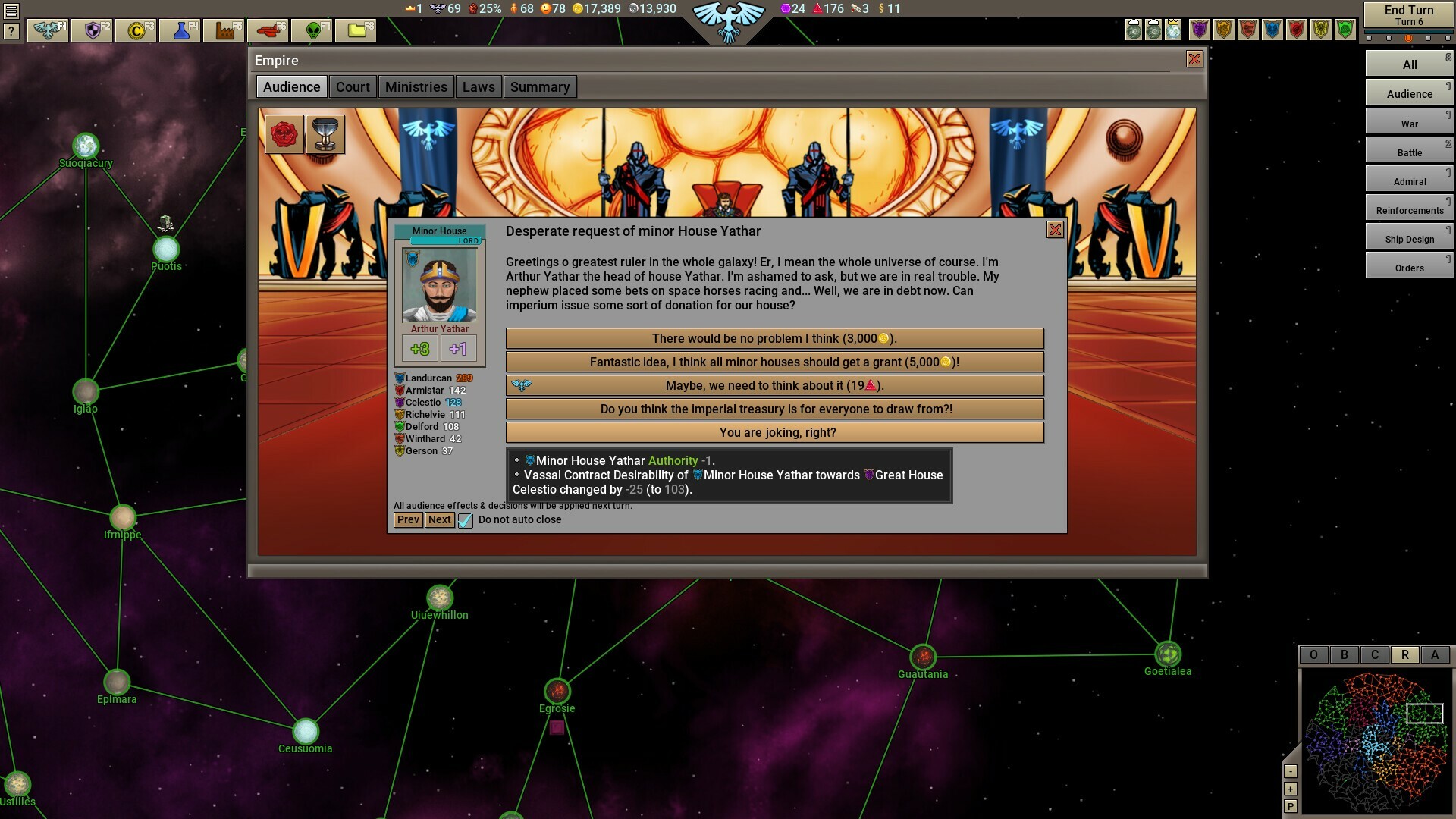Switch to the Laws tab

(479, 86)
